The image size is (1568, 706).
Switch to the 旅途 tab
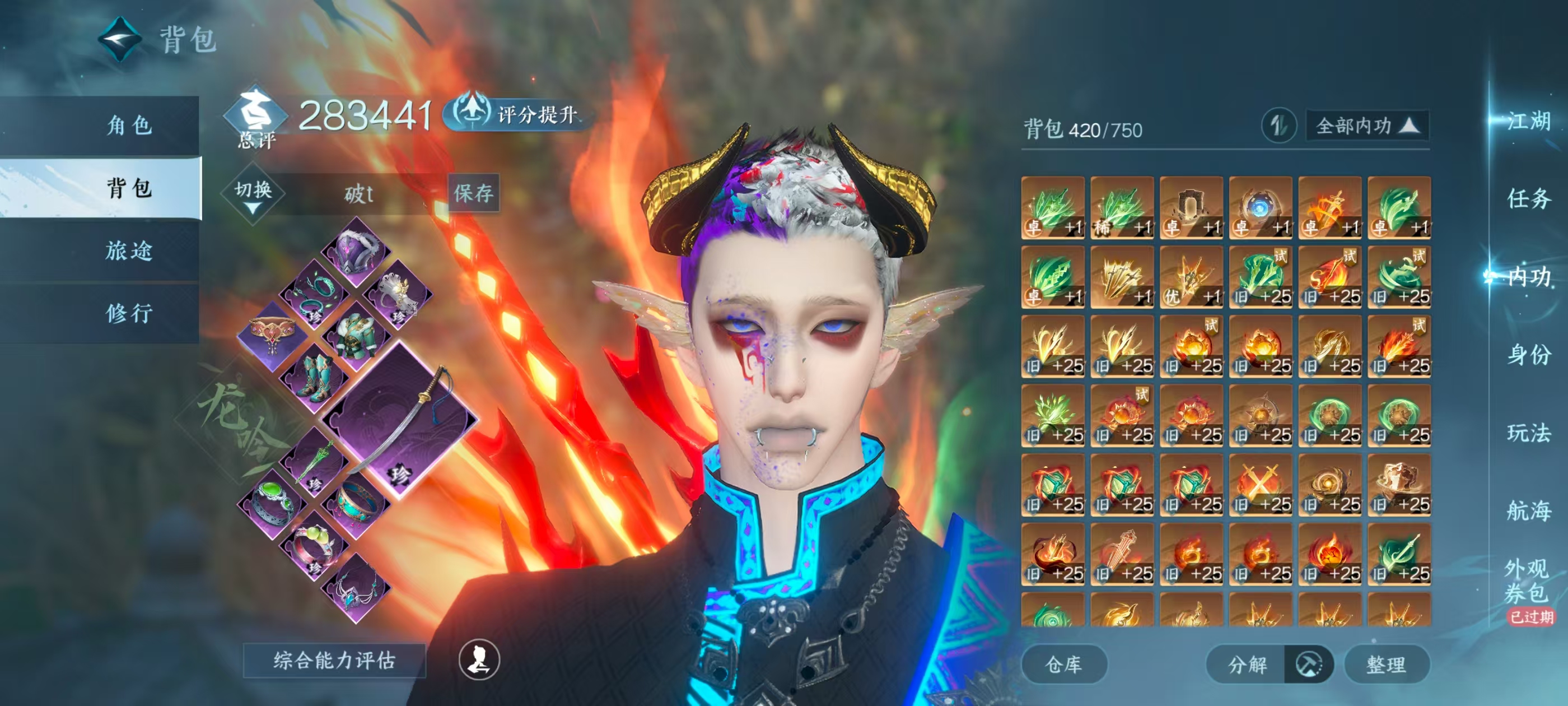[x=129, y=250]
